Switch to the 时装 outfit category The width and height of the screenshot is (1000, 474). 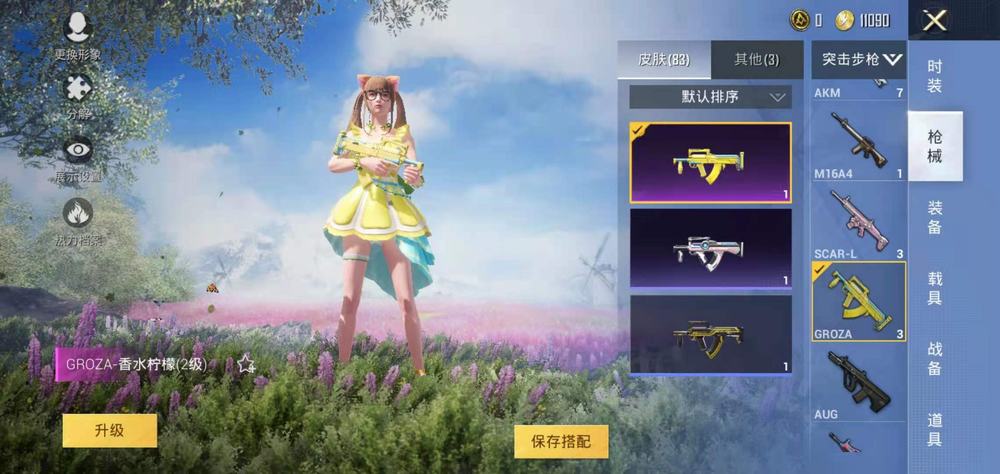(935, 76)
